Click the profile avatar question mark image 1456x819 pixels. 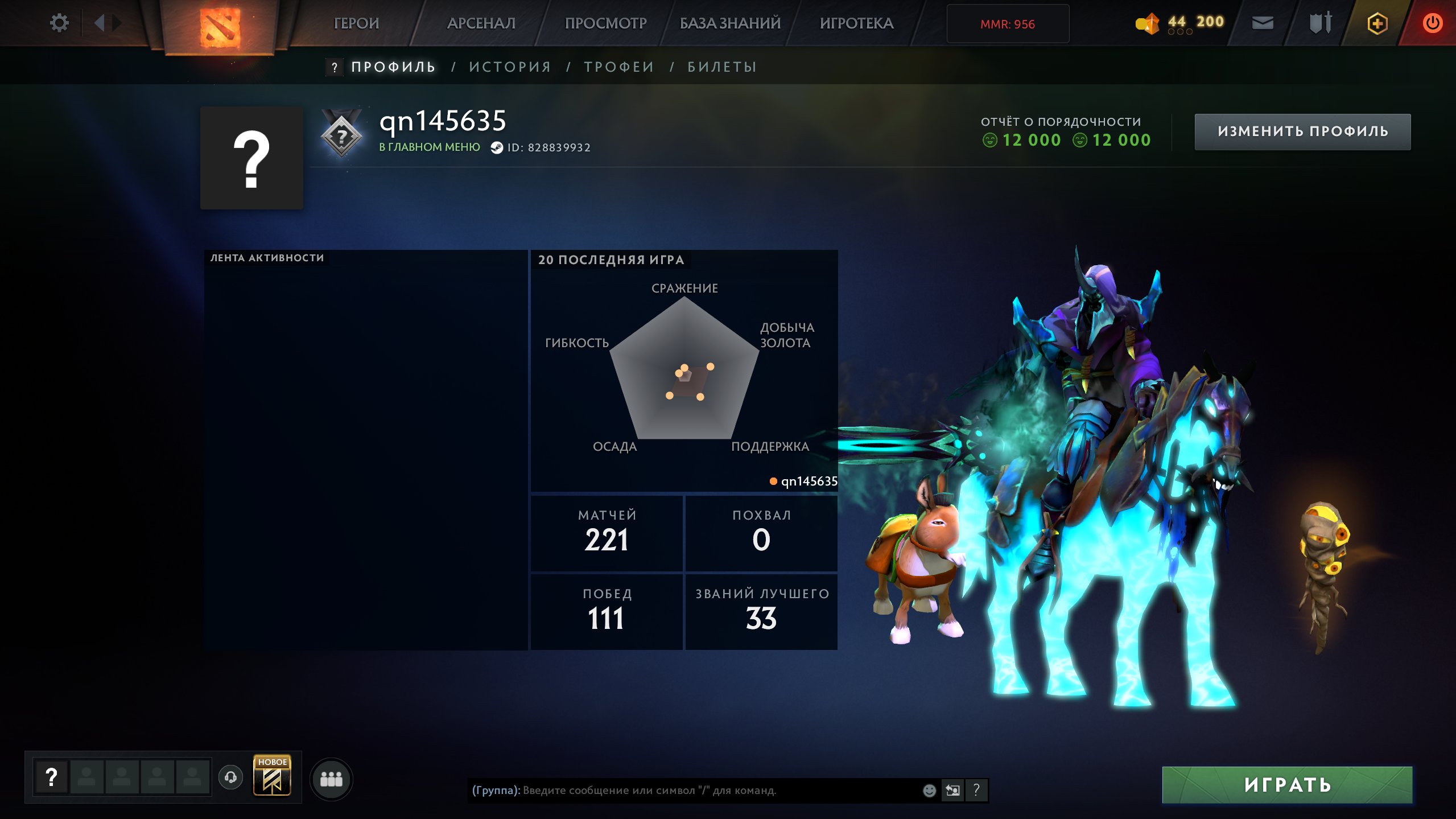click(x=251, y=158)
